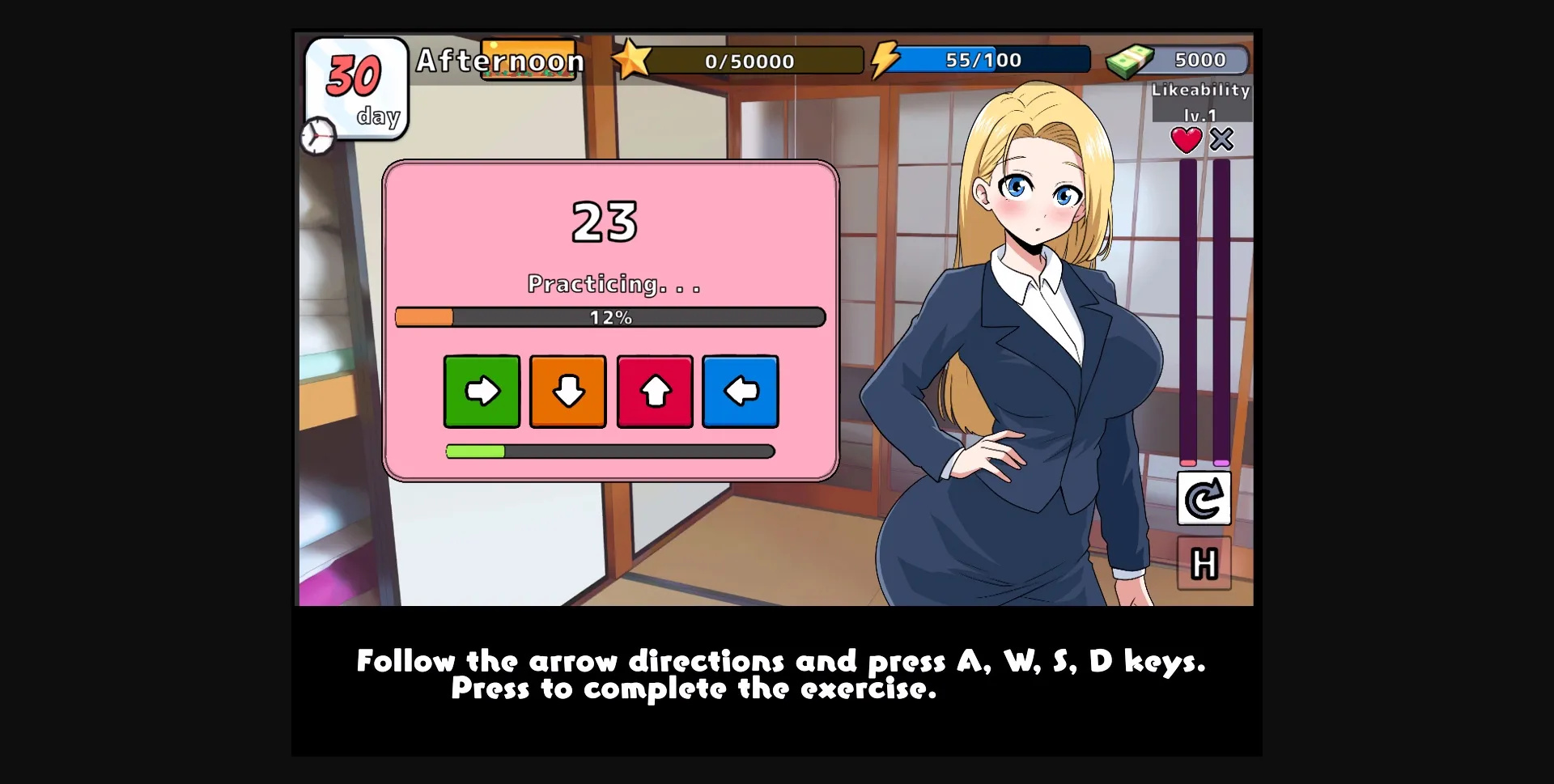Toggle the X icon next to the heart

click(1222, 139)
